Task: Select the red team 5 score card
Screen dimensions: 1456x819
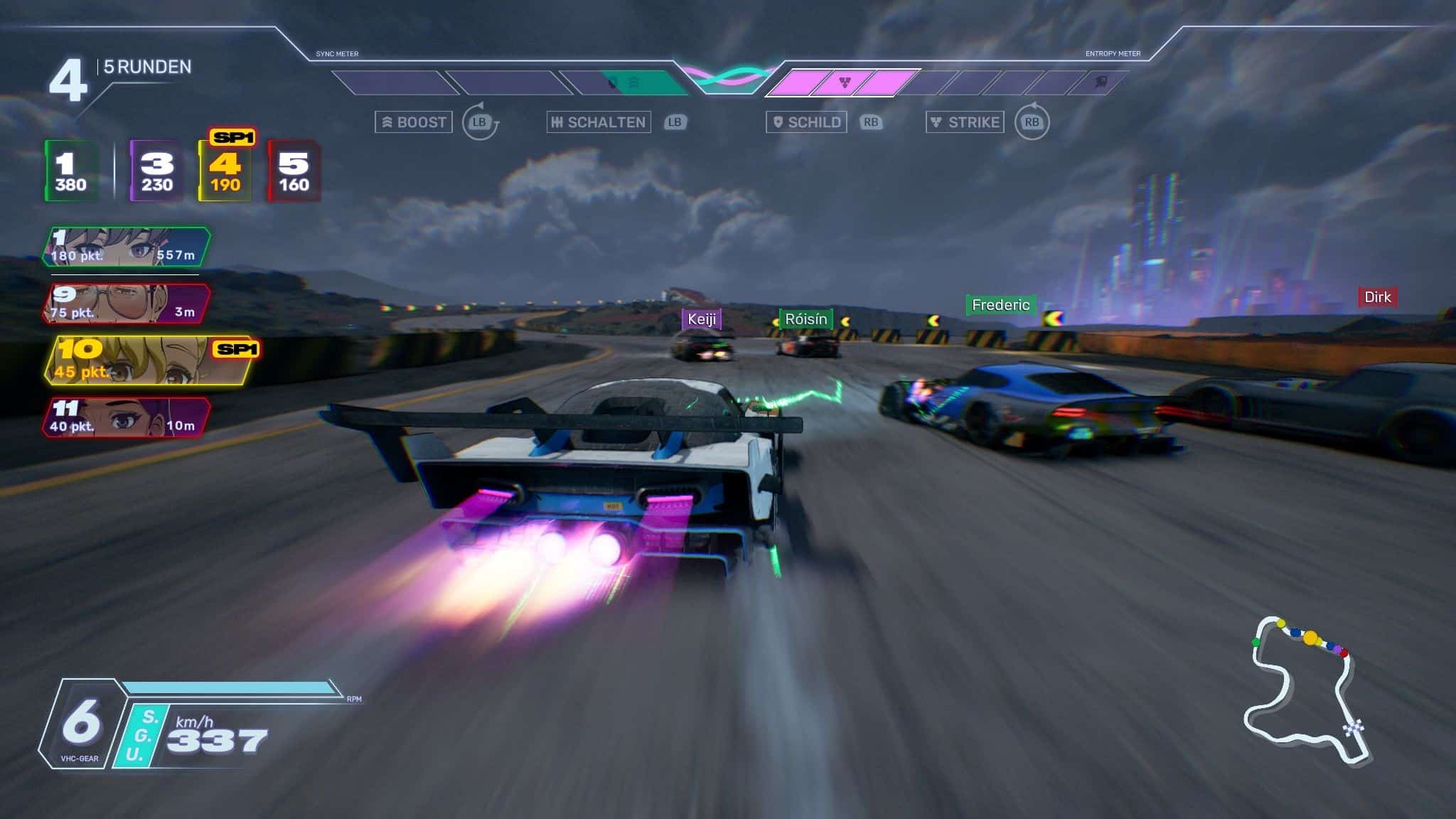Action: pyautogui.click(x=293, y=171)
